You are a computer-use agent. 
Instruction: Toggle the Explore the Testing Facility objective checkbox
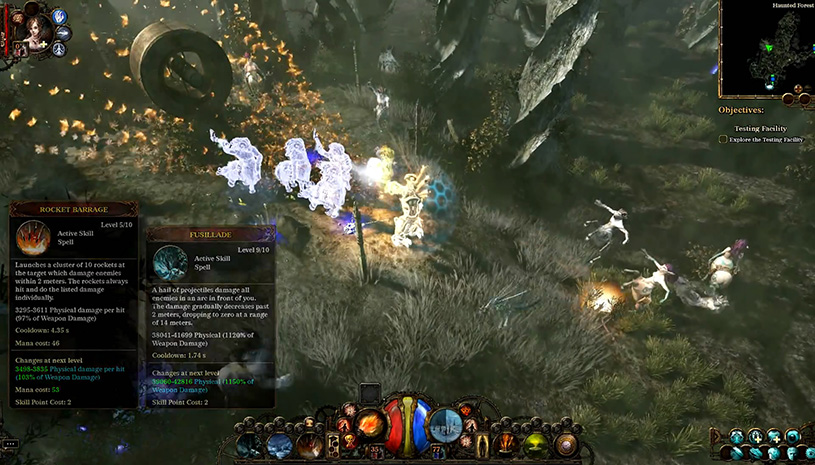tap(723, 140)
